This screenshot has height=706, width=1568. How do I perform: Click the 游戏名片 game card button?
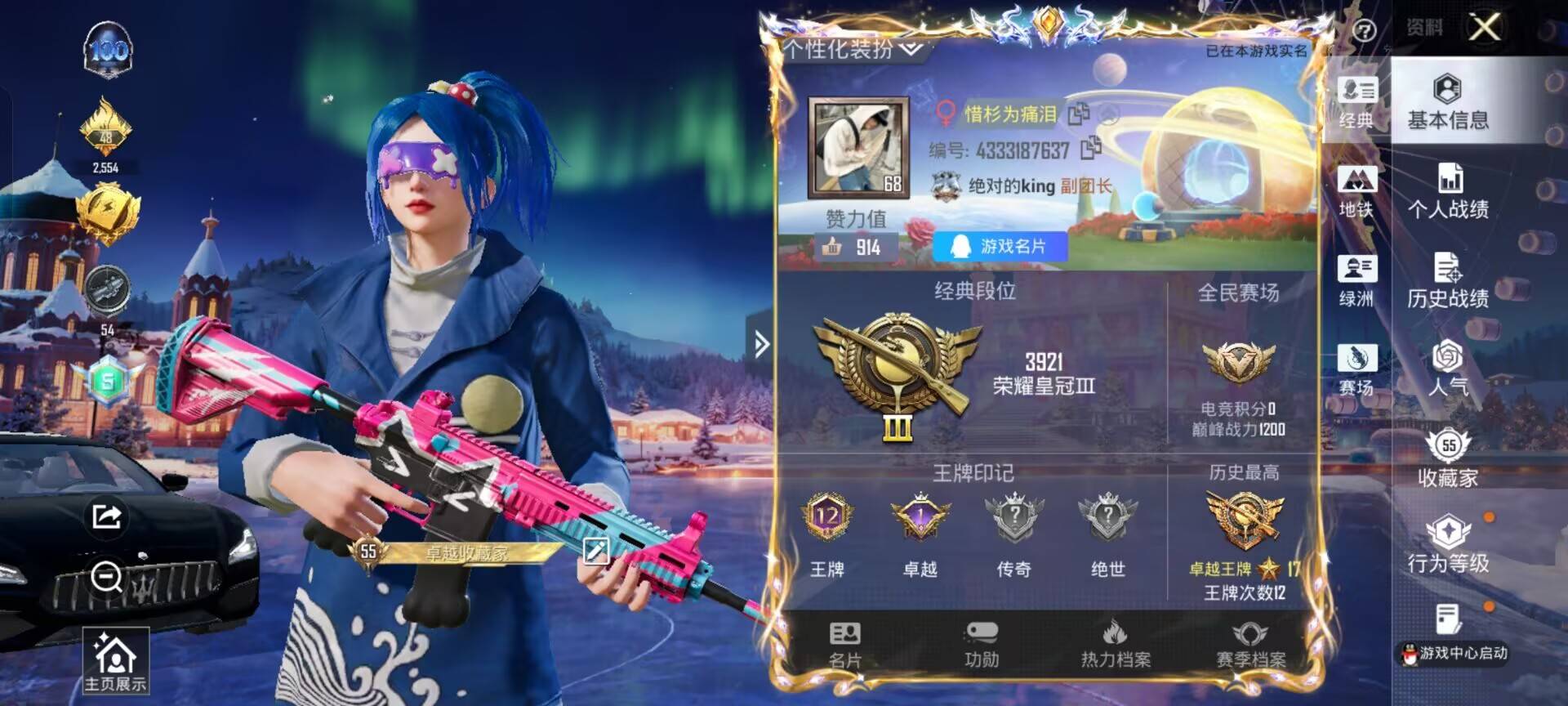pos(1000,246)
